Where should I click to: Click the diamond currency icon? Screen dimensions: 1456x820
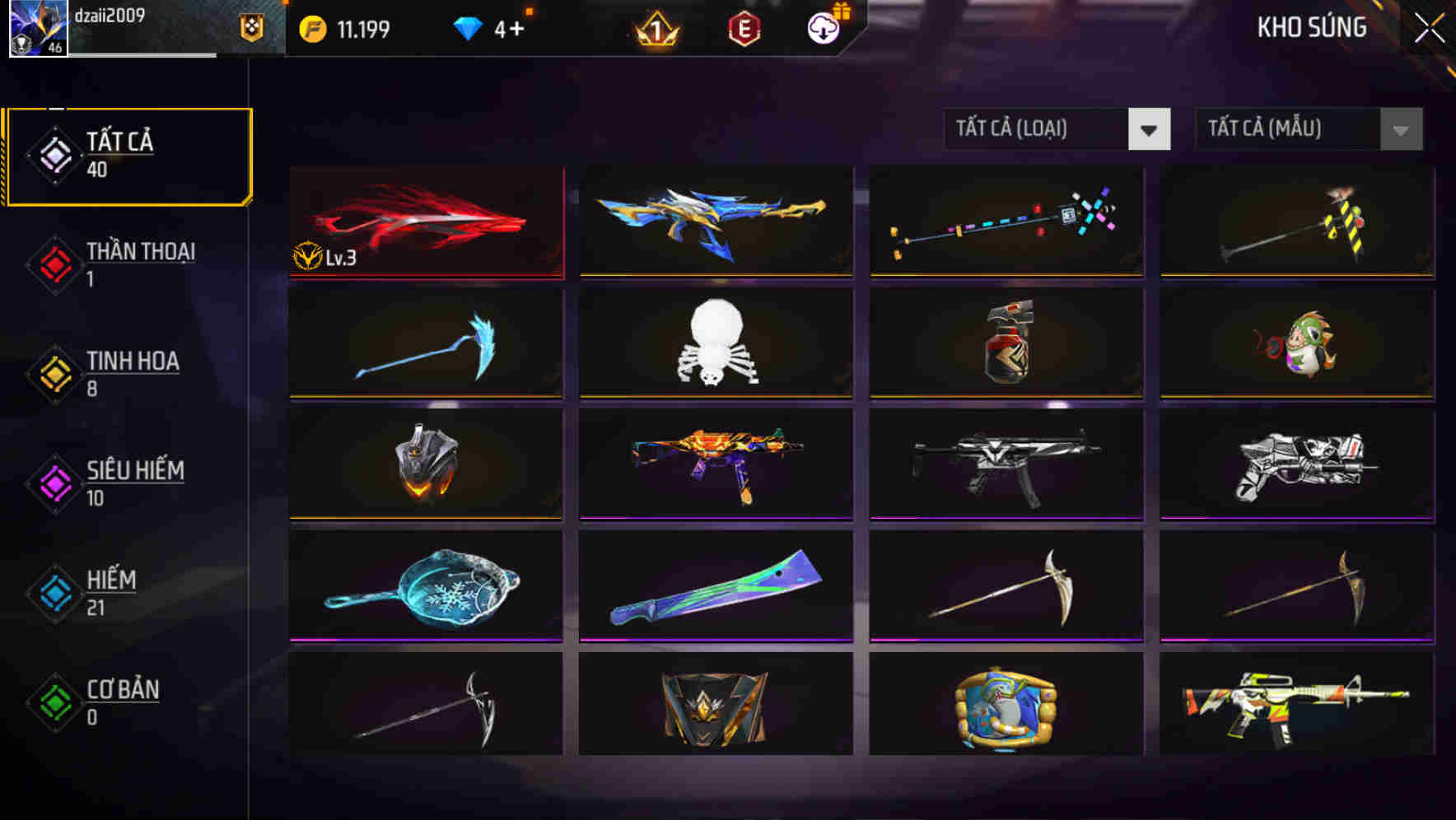coord(469,27)
